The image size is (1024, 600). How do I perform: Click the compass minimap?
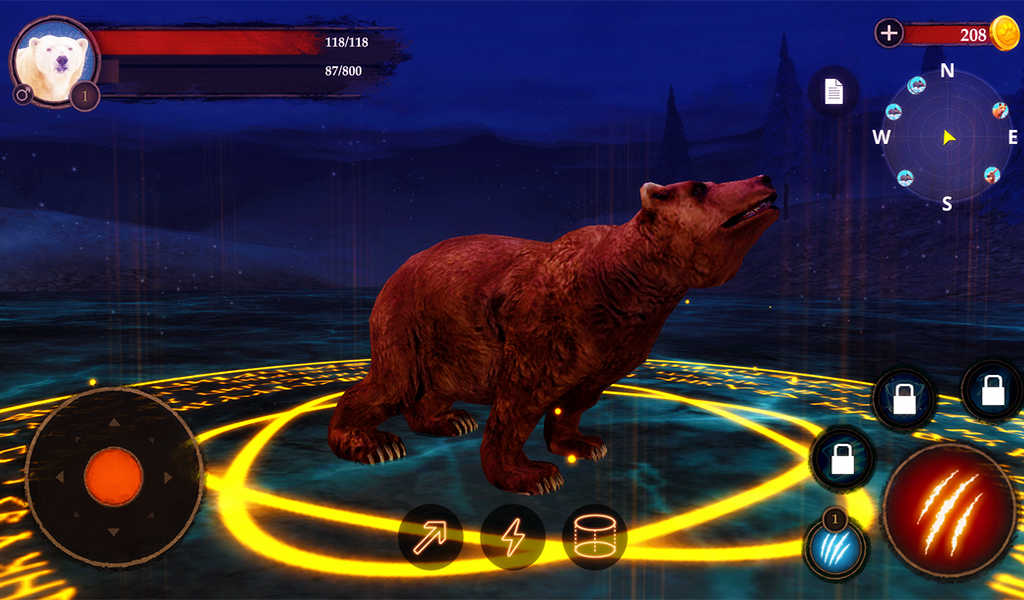[947, 137]
